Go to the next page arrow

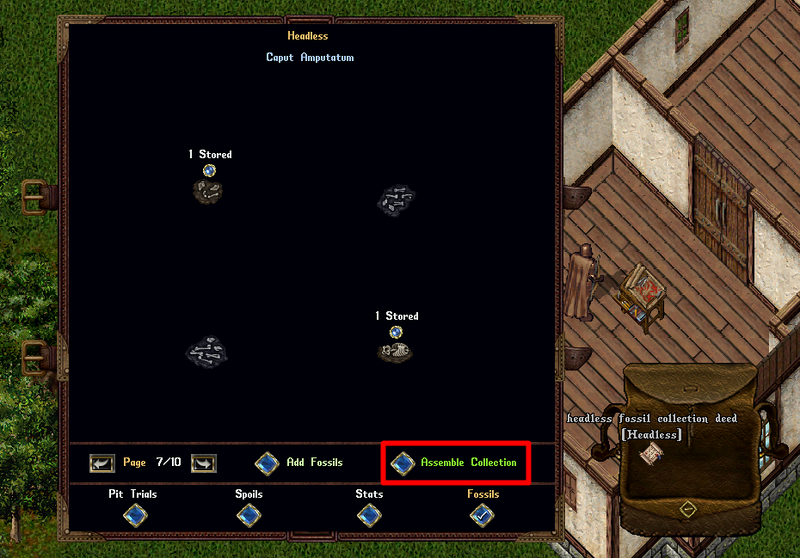click(x=203, y=463)
